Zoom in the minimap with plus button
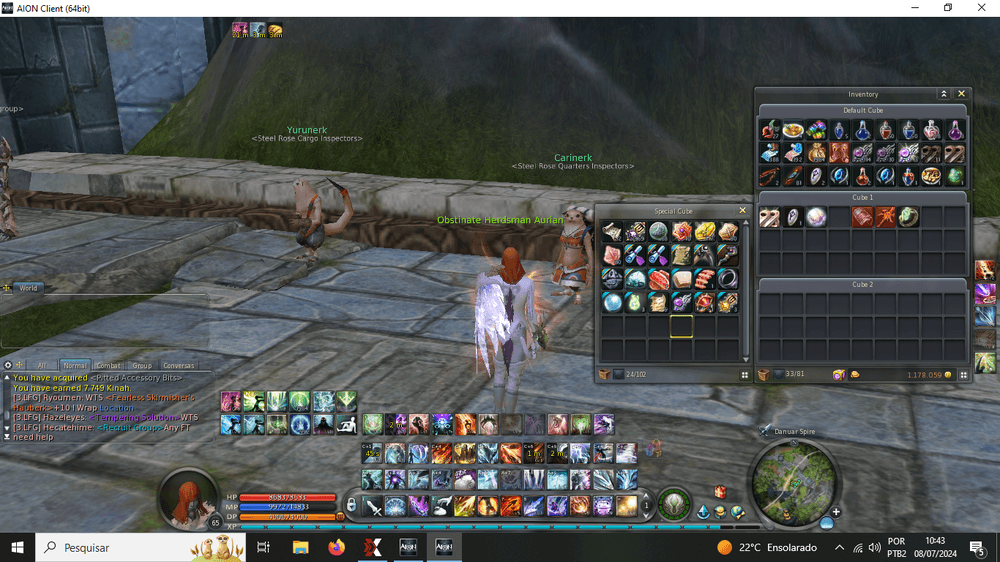1000x562 pixels. click(835, 512)
